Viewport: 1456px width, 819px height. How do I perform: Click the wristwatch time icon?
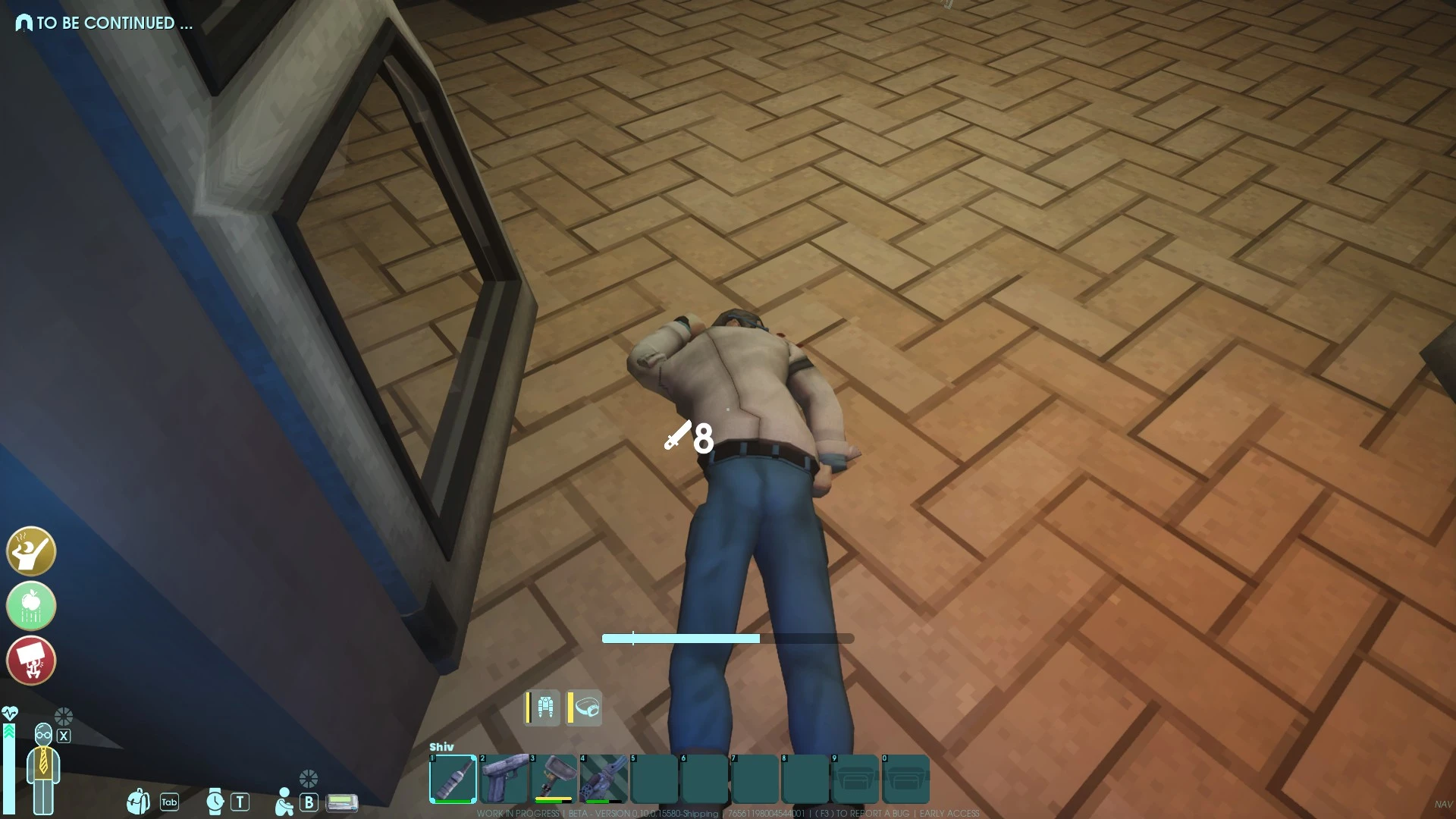click(215, 801)
